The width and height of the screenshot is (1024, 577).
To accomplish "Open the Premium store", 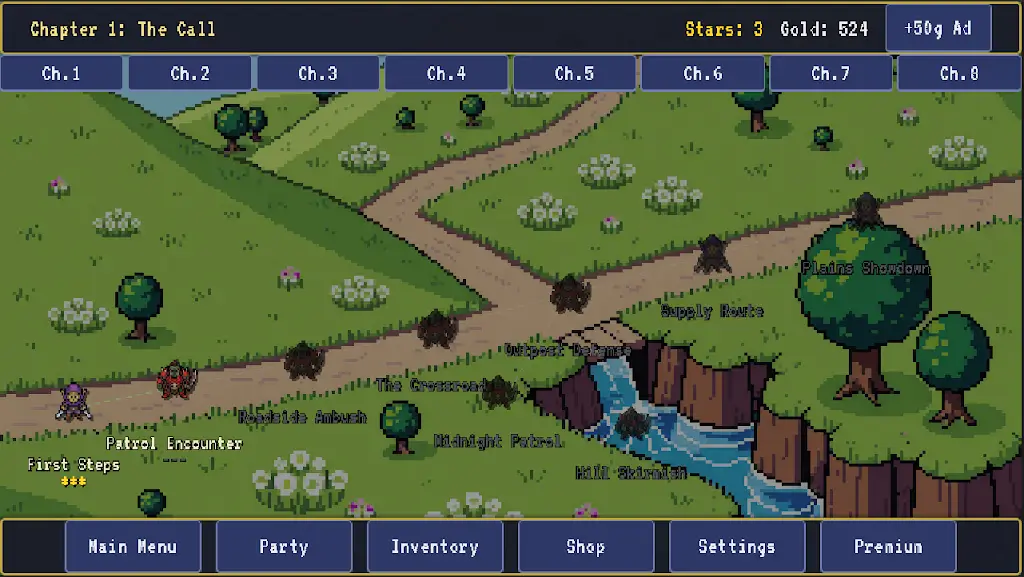I will point(888,546).
